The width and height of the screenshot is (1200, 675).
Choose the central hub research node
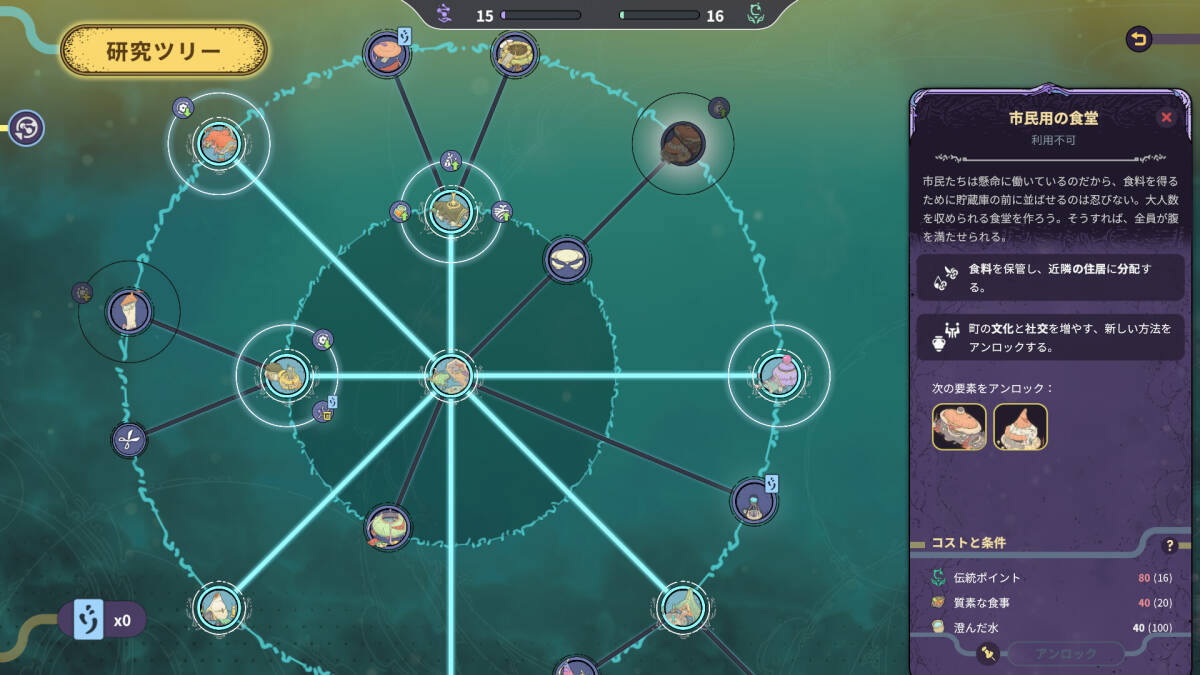coord(451,375)
